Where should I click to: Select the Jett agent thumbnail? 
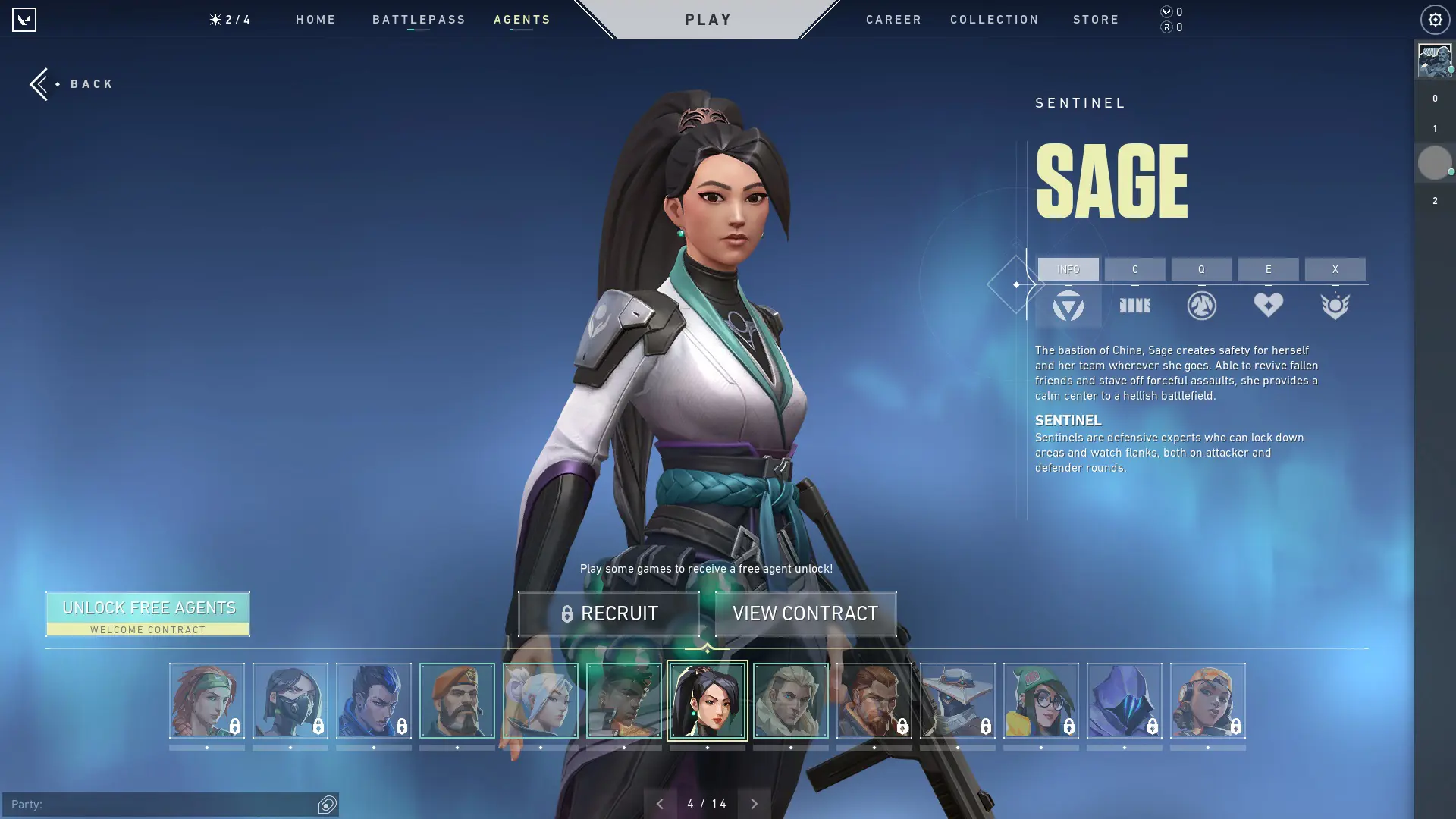(541, 699)
